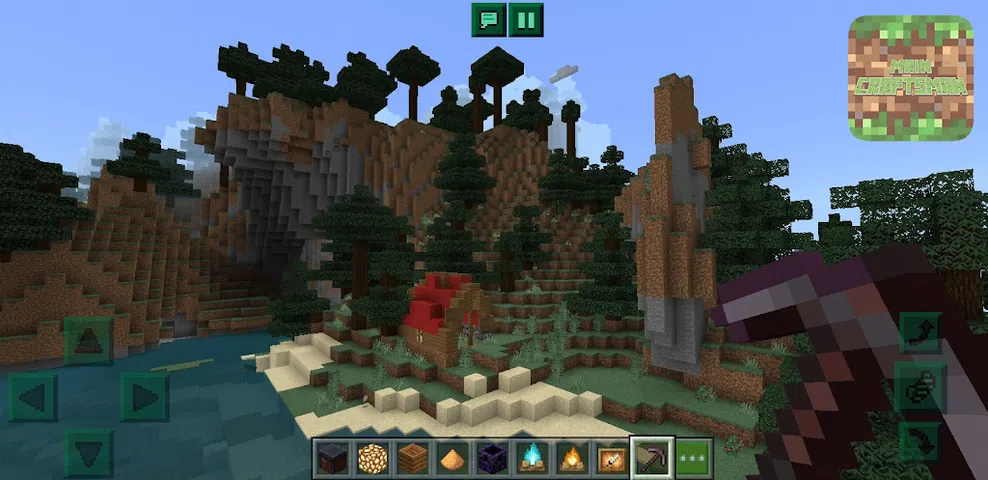Viewport: 988px width, 480px height.
Task: Tap the move backward arrow
Action: click(x=89, y=452)
